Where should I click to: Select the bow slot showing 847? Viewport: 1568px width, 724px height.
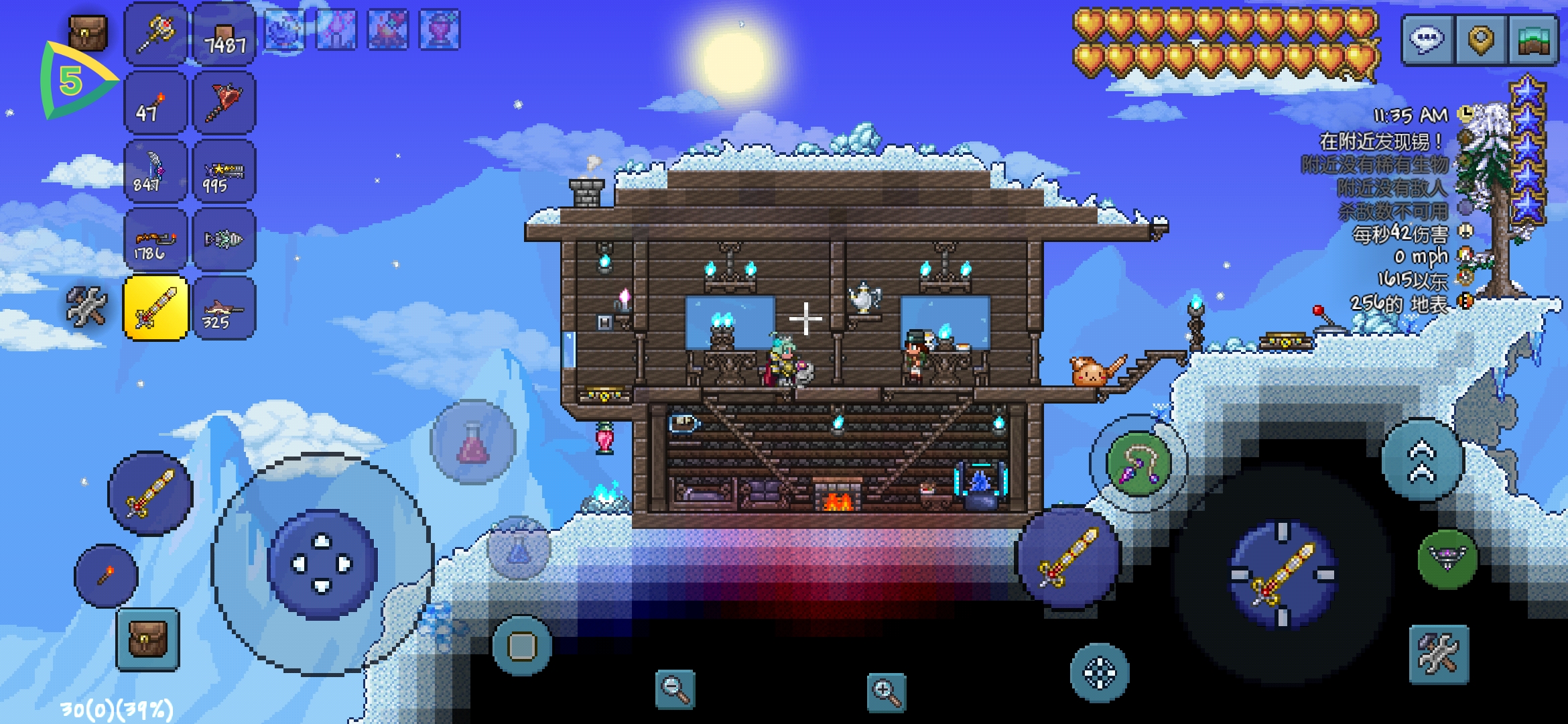(x=155, y=172)
